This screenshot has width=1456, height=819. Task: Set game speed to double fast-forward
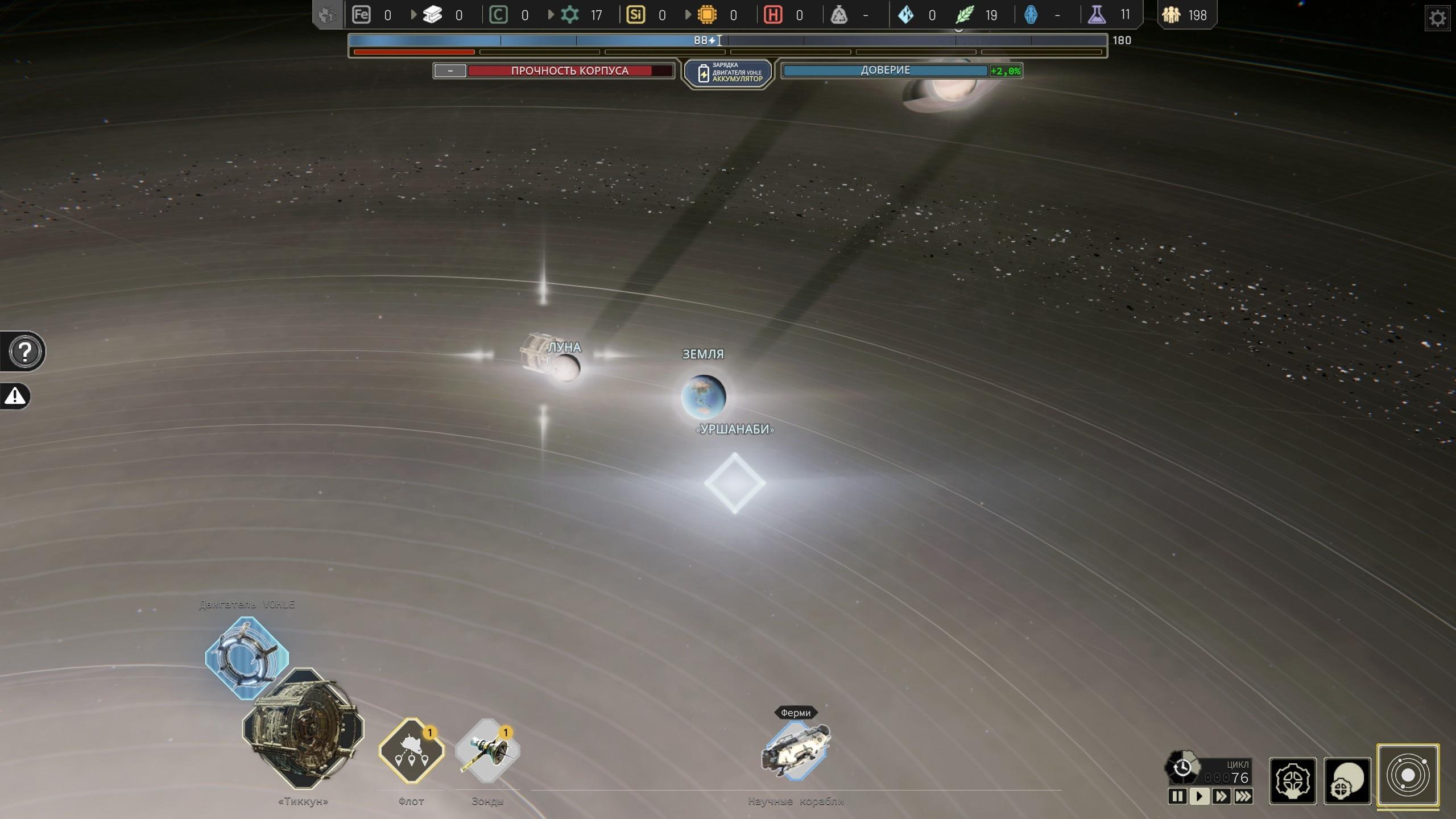point(1221,796)
